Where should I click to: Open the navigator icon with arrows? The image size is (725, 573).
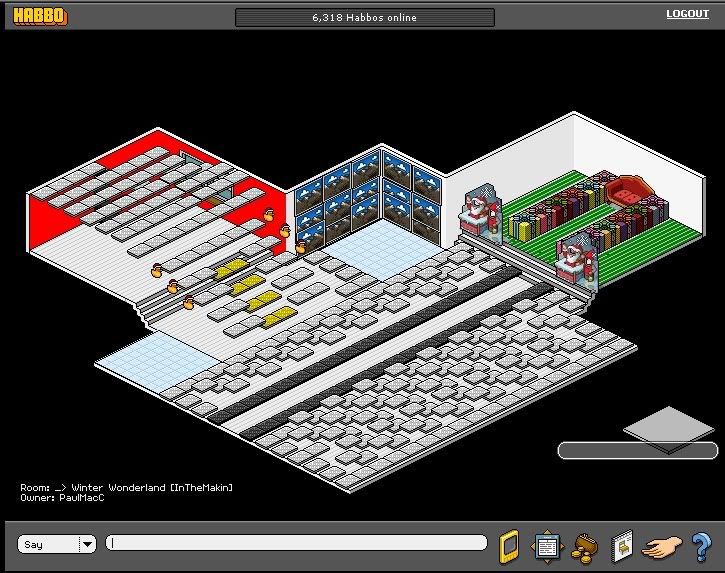coord(546,545)
